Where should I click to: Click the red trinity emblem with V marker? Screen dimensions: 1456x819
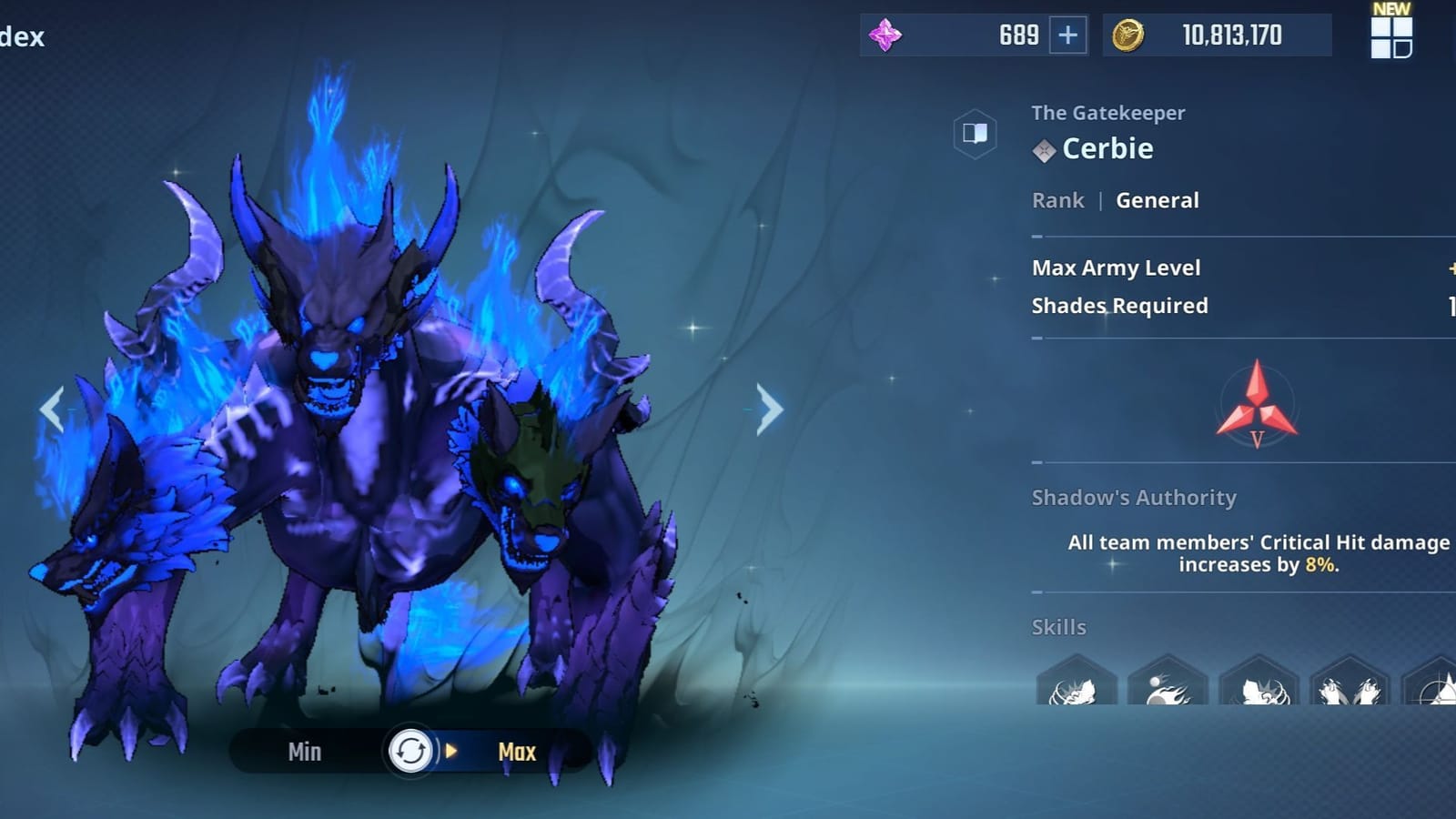point(1256,405)
